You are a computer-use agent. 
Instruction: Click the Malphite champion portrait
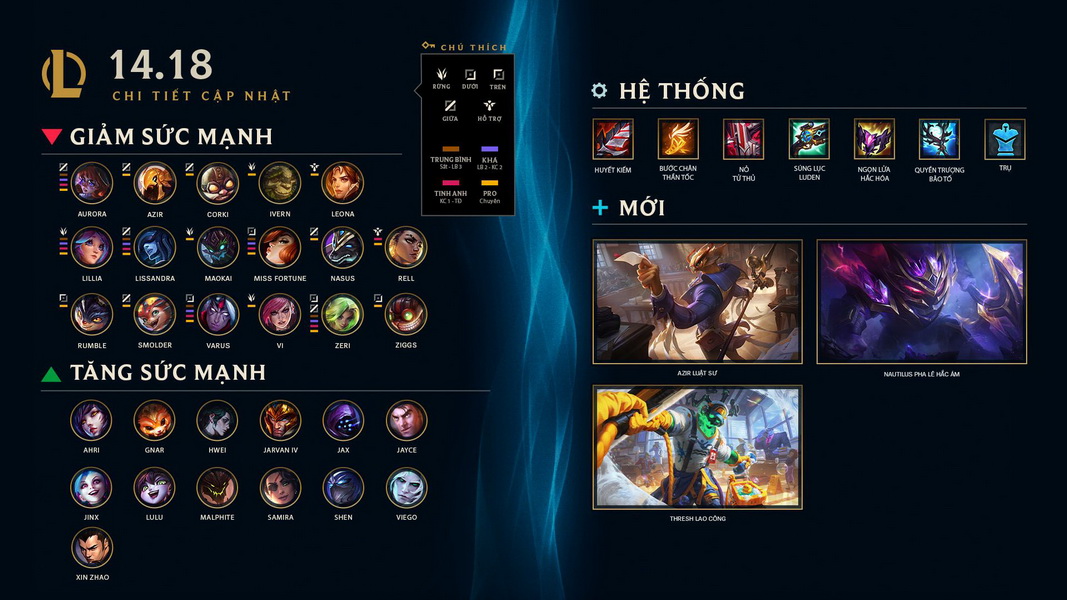217,488
